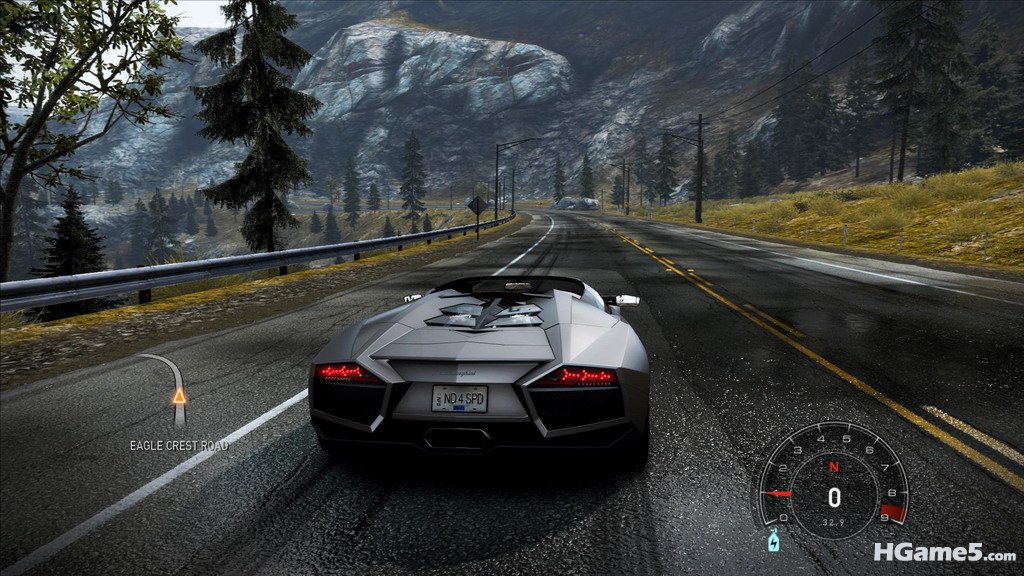Click the blue nitrous icon beside the tachometer
Viewport: 1024px width, 576px height.
pyautogui.click(x=771, y=542)
